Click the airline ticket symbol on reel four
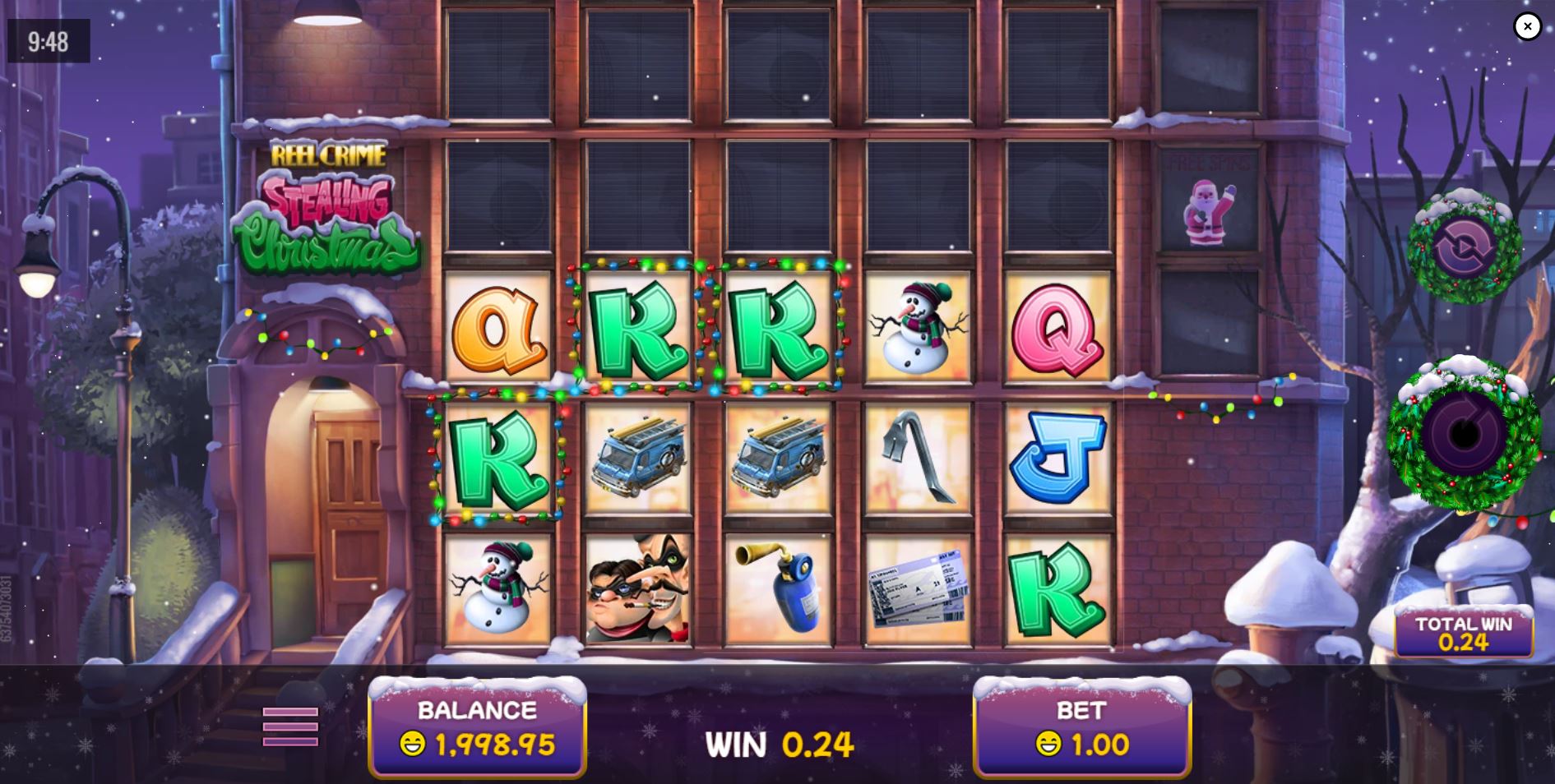 921,588
